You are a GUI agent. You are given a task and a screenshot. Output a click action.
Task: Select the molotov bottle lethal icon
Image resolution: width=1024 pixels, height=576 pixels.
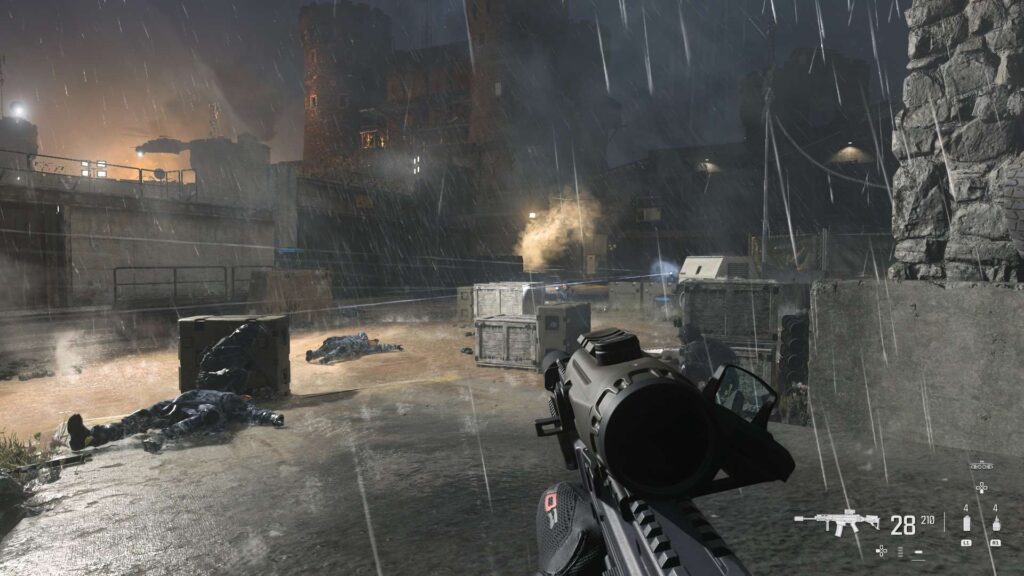pos(996,524)
